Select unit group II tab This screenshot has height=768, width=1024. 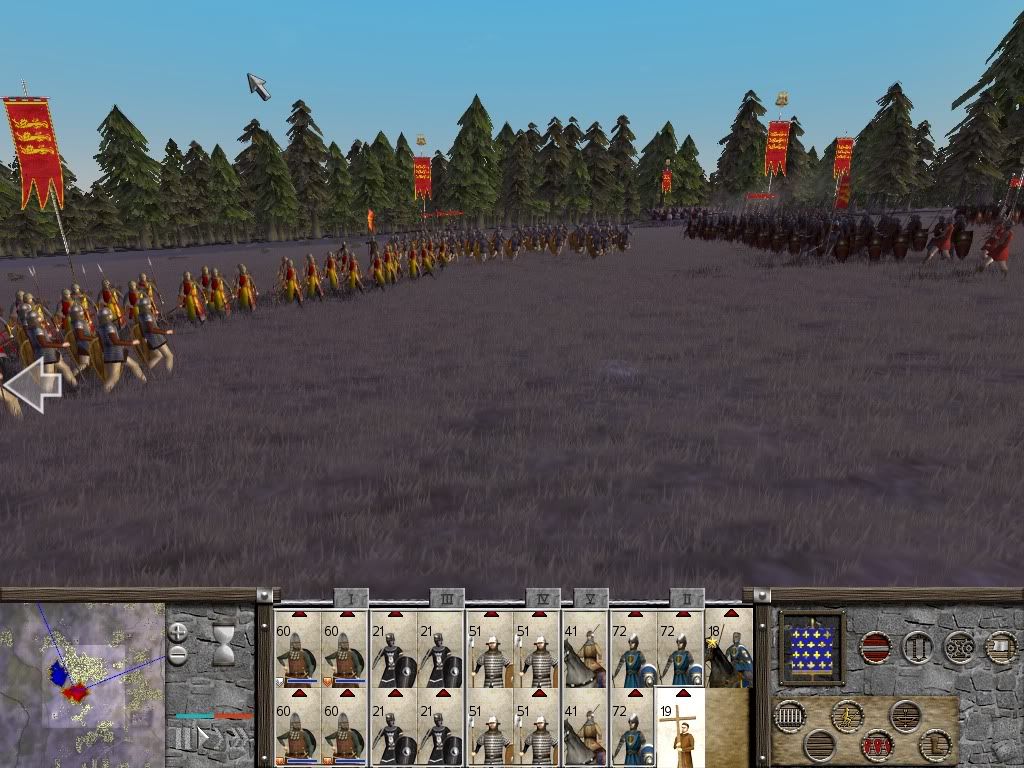[x=687, y=598]
